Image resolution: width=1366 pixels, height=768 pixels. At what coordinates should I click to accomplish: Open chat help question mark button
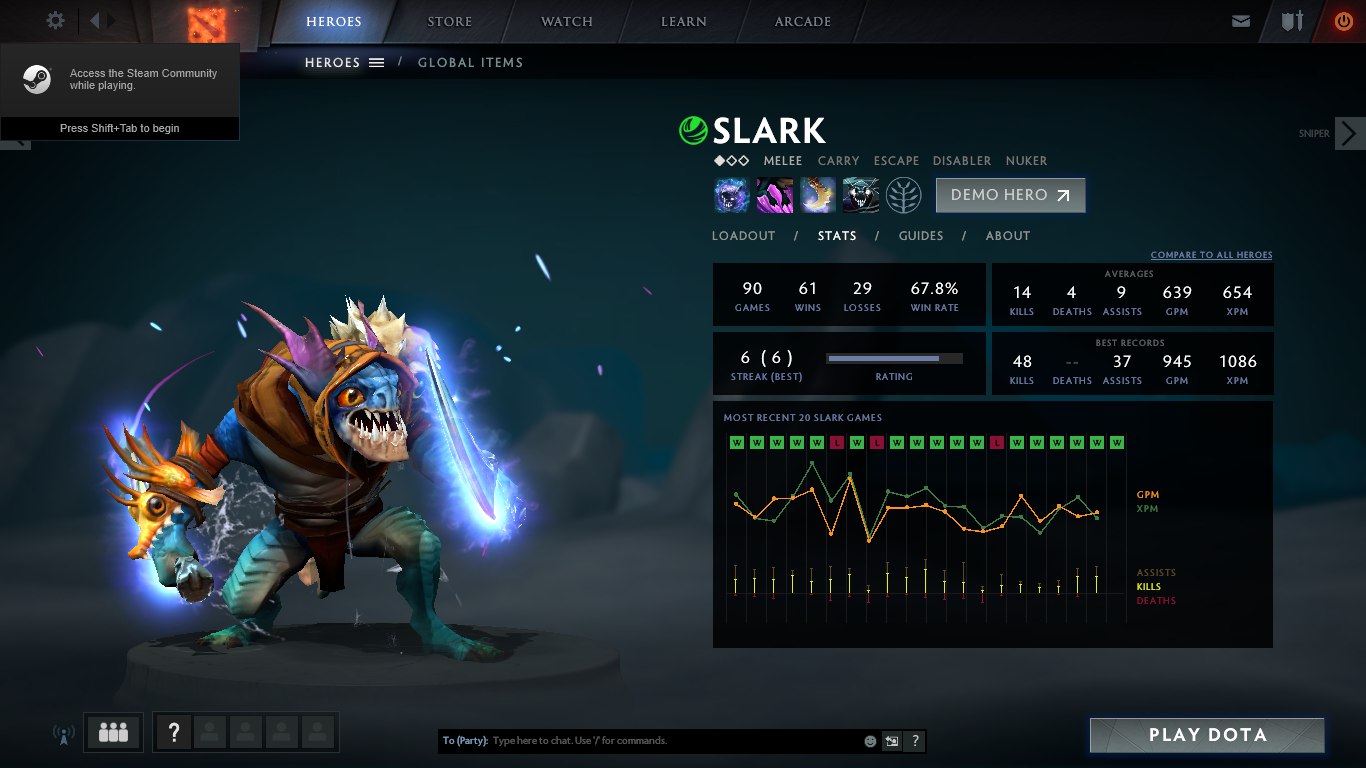tap(915, 741)
